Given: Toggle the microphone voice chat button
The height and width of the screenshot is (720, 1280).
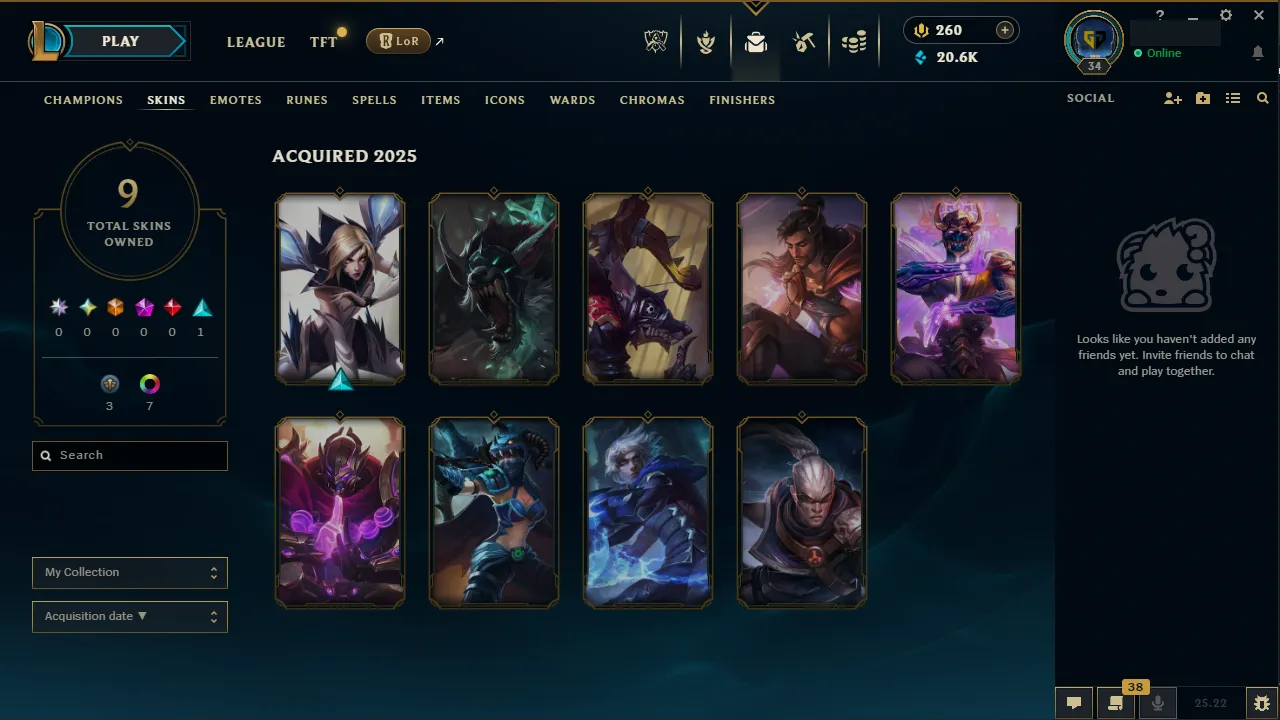Looking at the screenshot, I should (x=1157, y=703).
